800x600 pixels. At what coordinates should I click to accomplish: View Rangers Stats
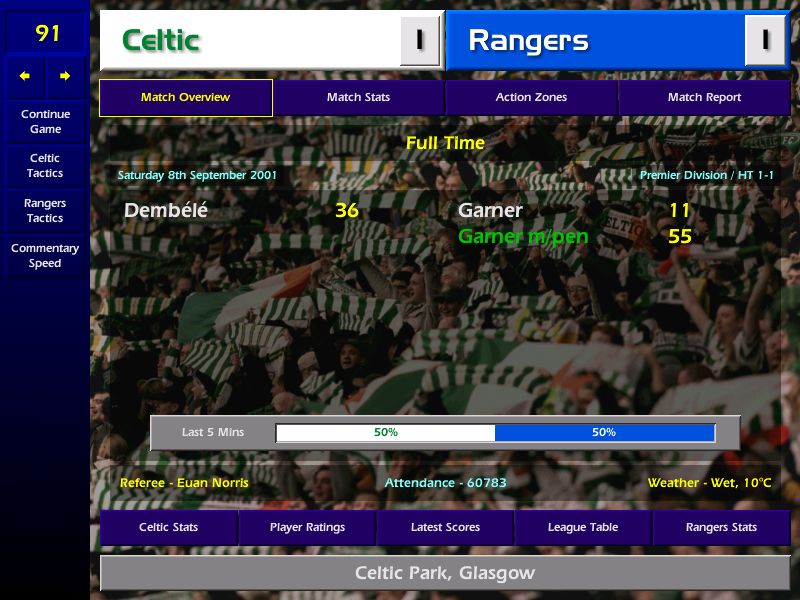click(721, 527)
